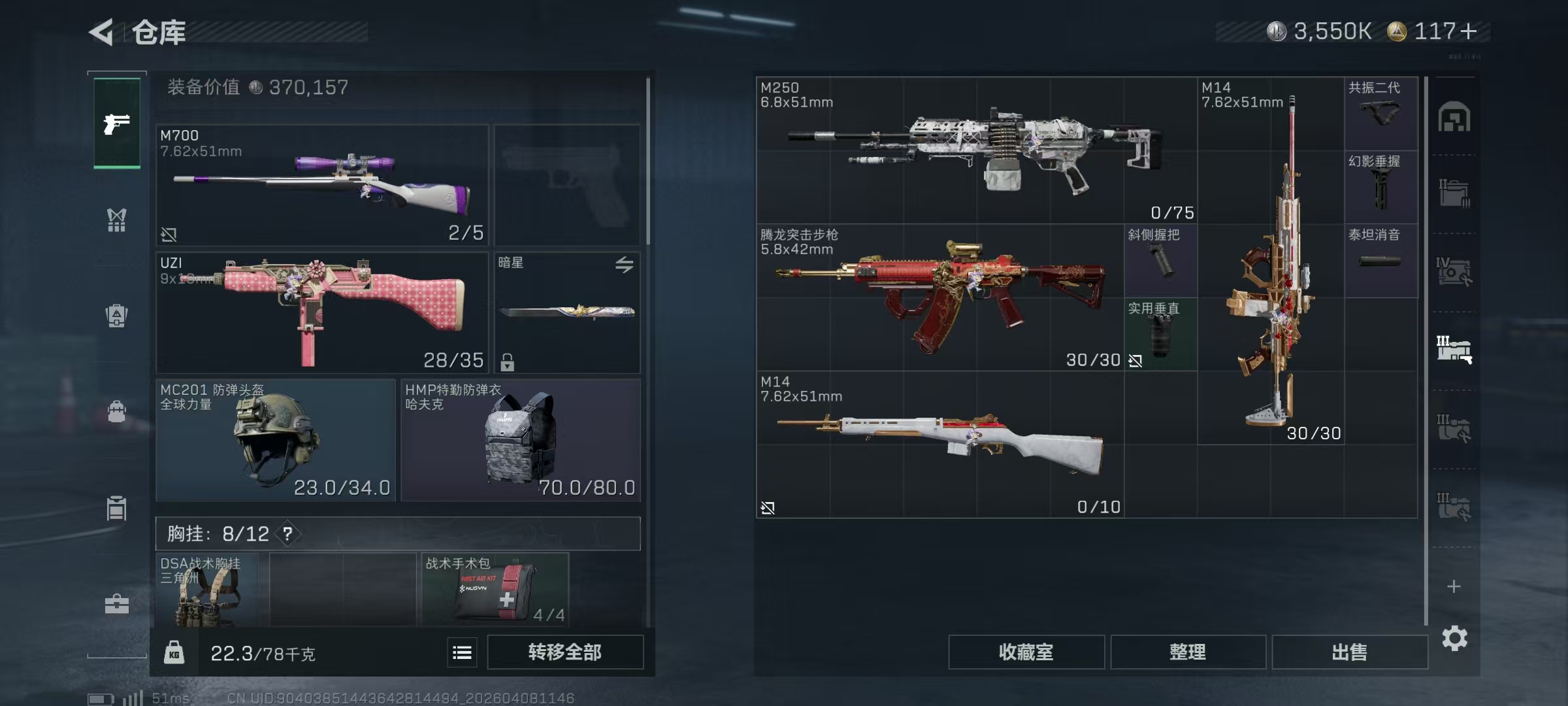Tap the 整理 sort button
This screenshot has height=706, width=1568.
pyautogui.click(x=1187, y=652)
